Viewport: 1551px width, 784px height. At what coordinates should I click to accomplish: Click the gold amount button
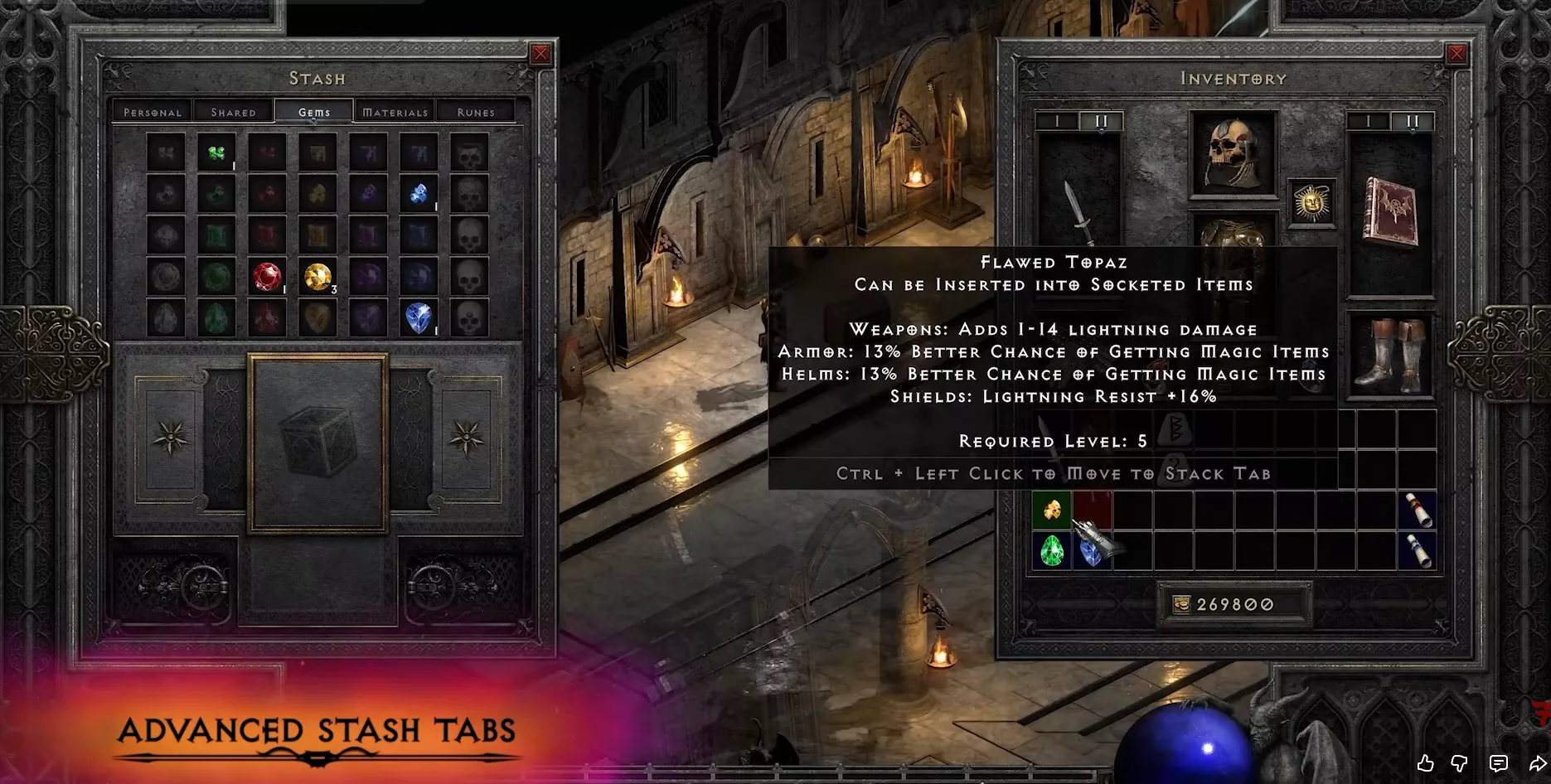click(x=1234, y=604)
